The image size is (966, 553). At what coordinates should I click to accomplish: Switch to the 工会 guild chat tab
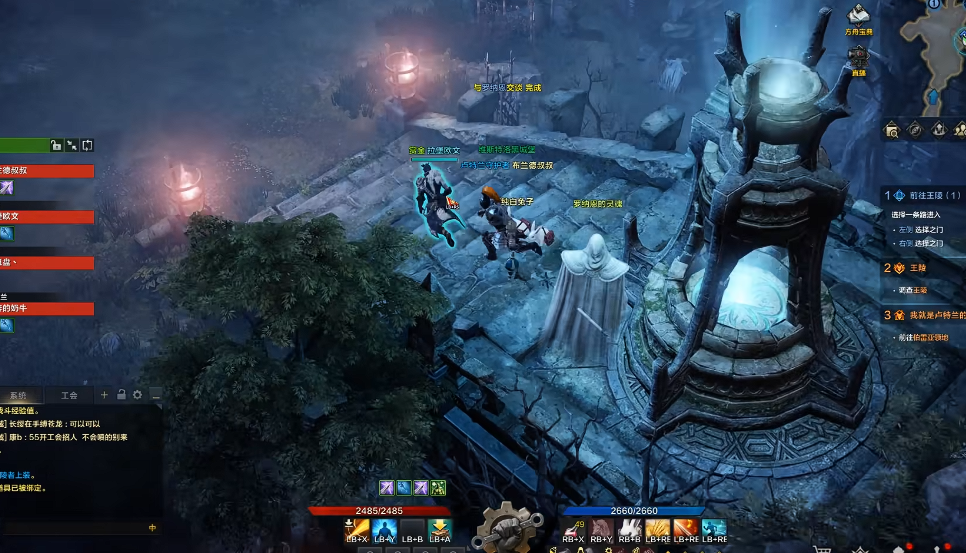(x=69, y=395)
